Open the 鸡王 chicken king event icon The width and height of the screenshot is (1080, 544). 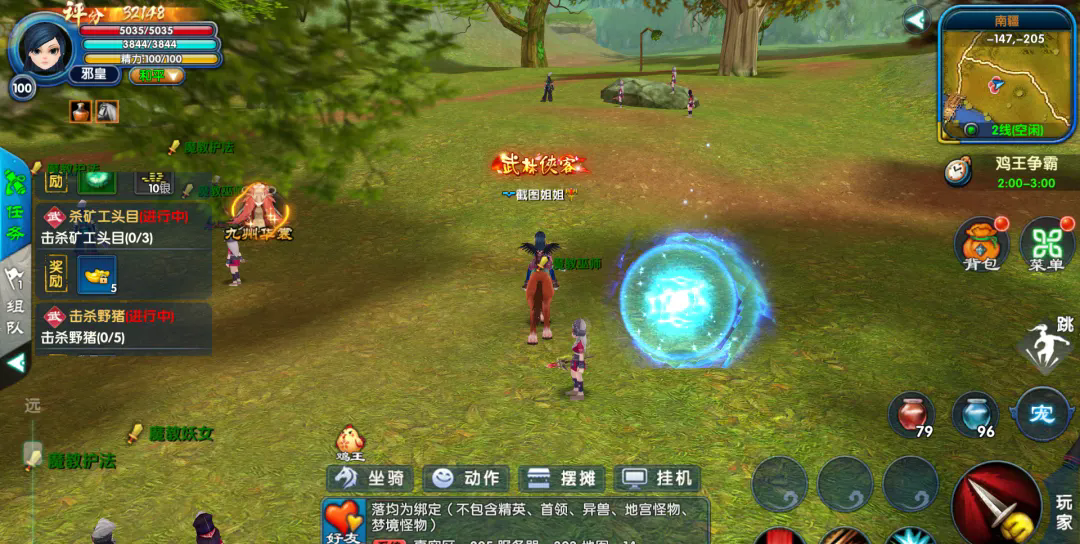tap(349, 441)
